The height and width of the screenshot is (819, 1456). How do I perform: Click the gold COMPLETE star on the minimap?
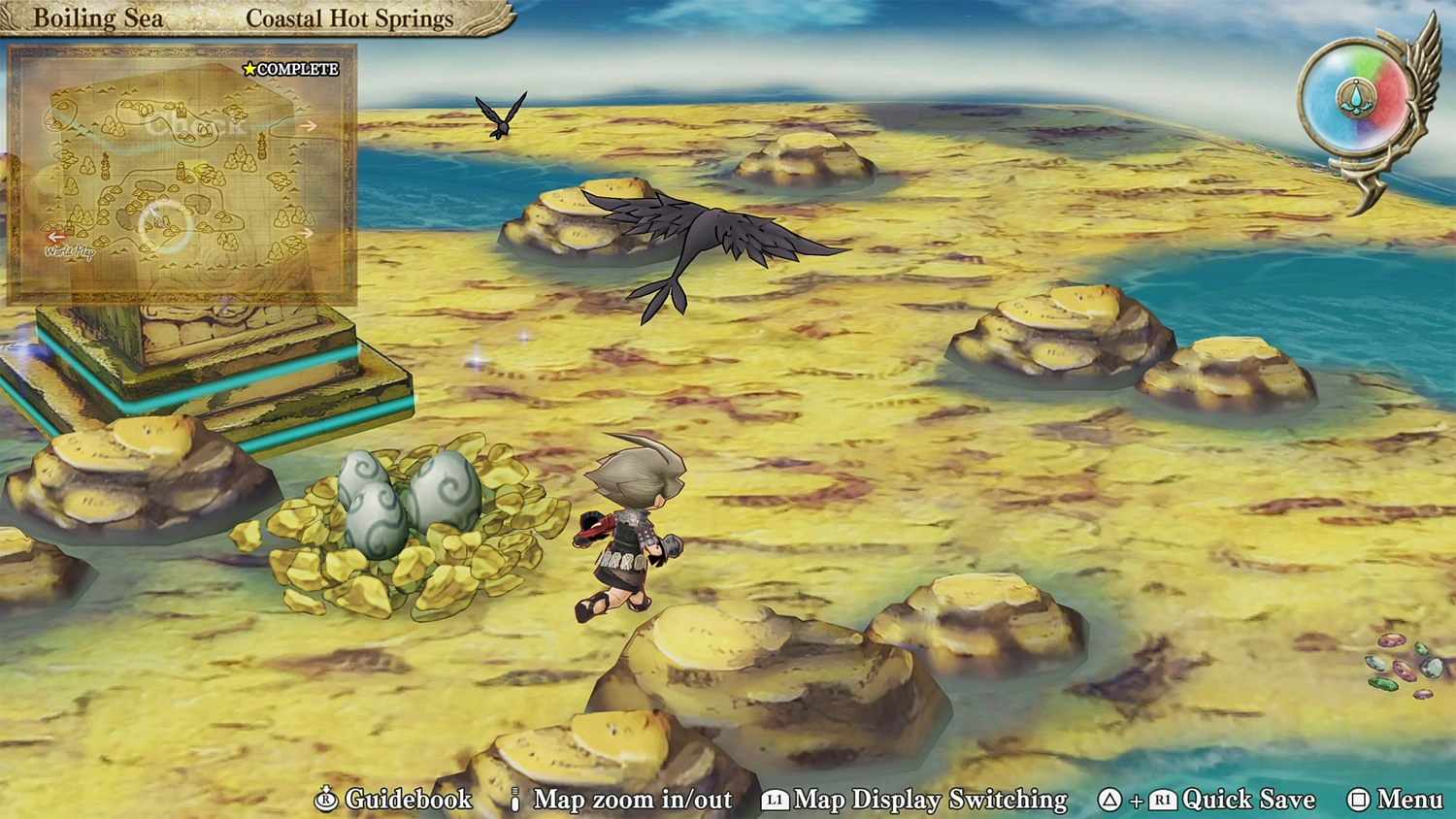[251, 71]
